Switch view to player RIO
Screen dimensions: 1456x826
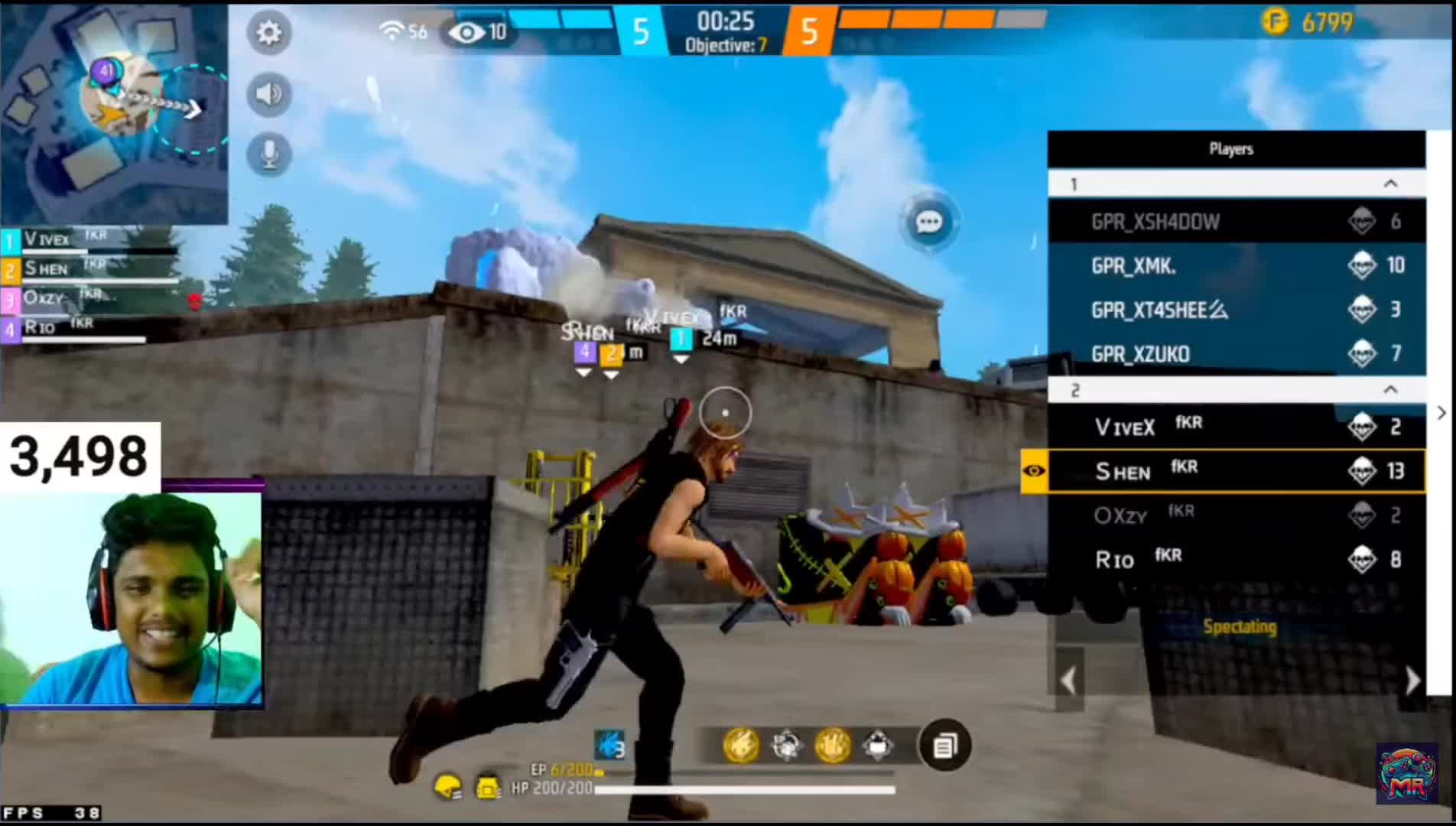1236,560
